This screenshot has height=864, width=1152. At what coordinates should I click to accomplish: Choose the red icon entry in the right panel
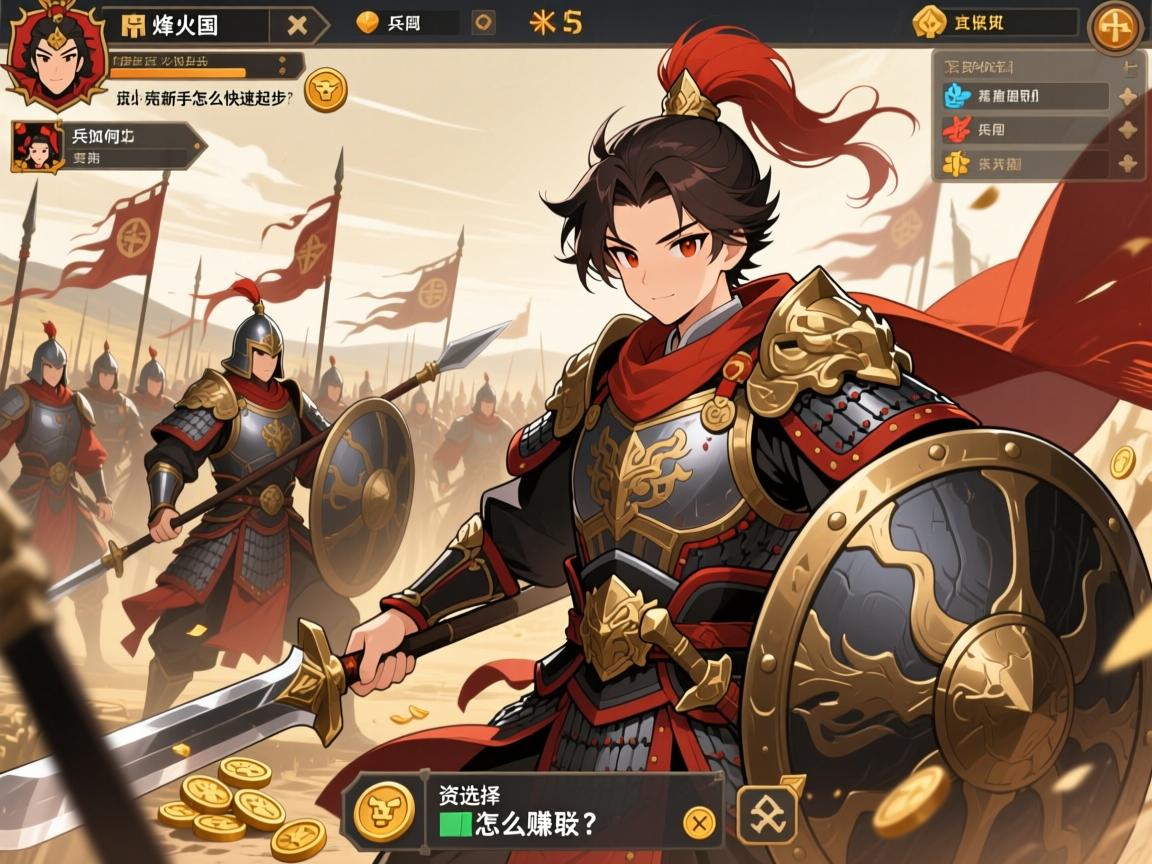pyautogui.click(x=1025, y=129)
